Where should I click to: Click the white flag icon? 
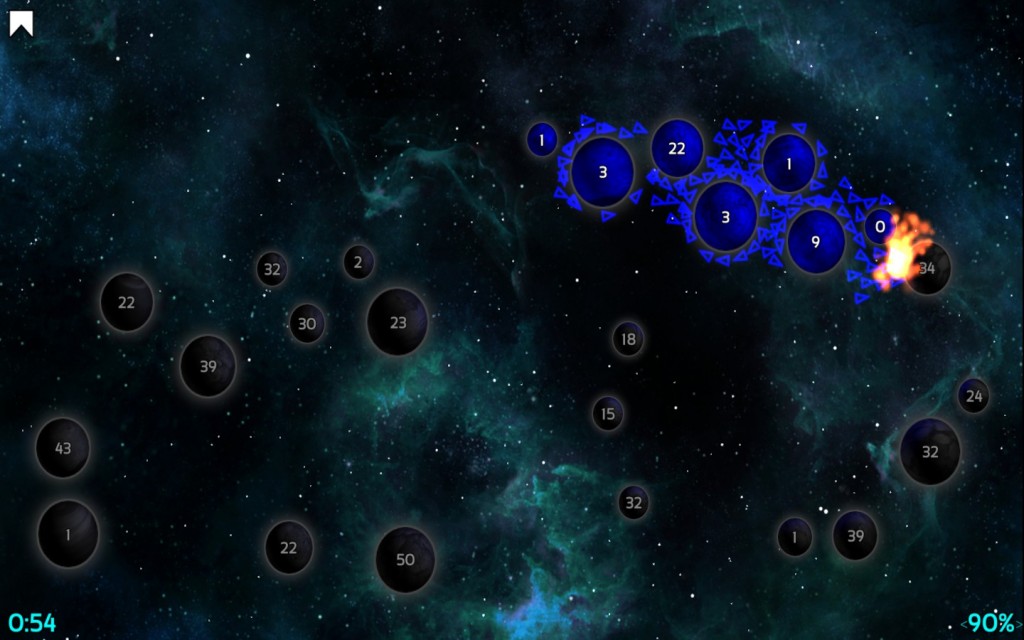(x=21, y=23)
